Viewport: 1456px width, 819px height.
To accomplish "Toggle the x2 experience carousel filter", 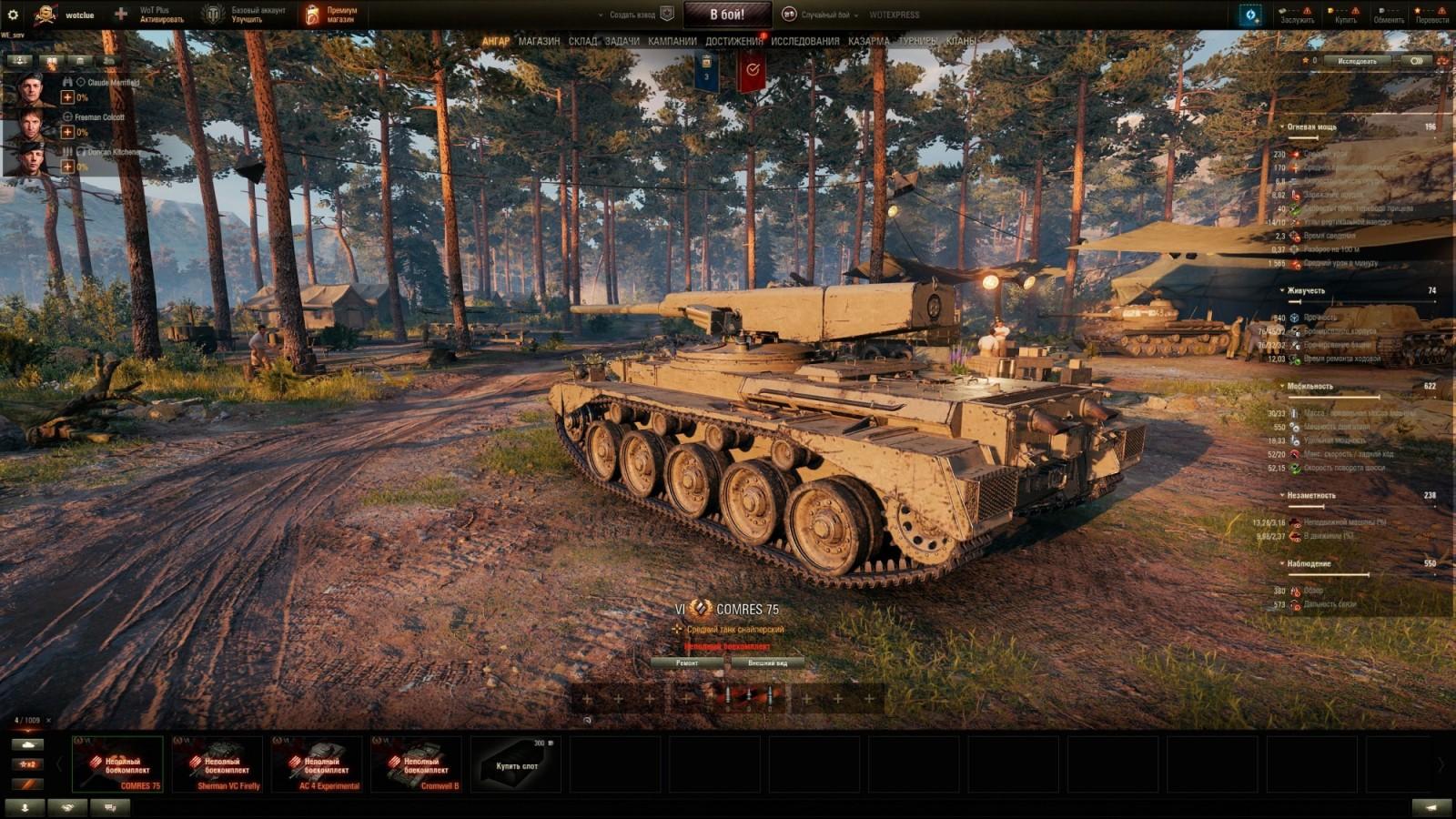I will point(28,764).
